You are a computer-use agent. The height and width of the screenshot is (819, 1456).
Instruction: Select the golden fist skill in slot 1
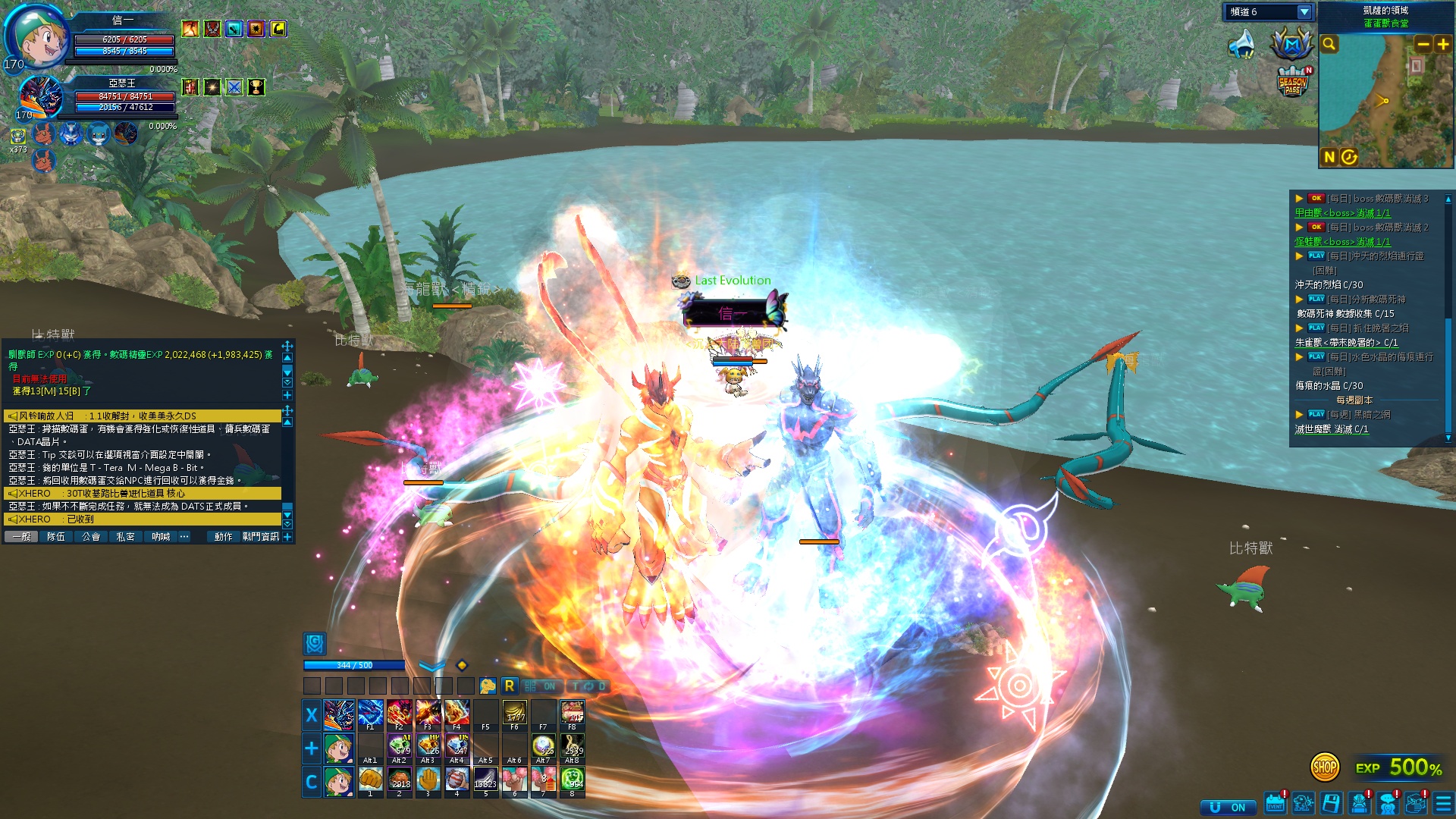tap(370, 780)
